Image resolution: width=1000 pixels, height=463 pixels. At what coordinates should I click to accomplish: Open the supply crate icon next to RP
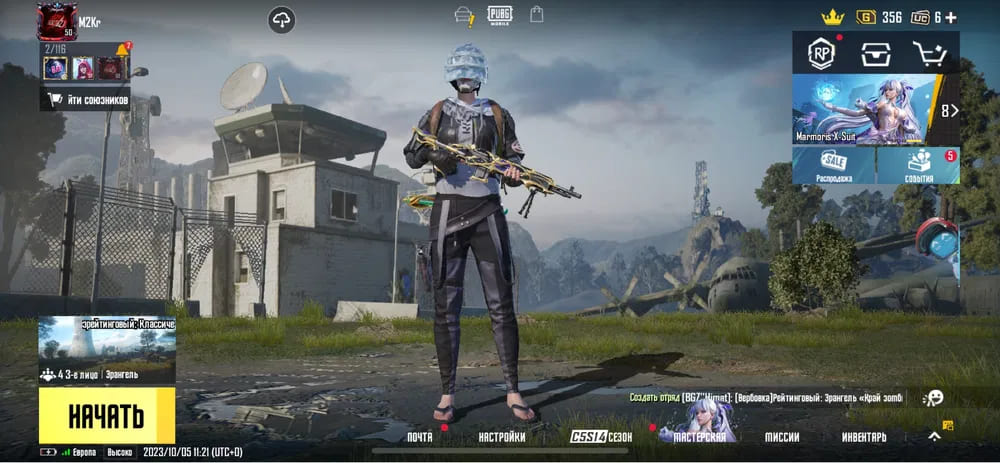(876, 54)
